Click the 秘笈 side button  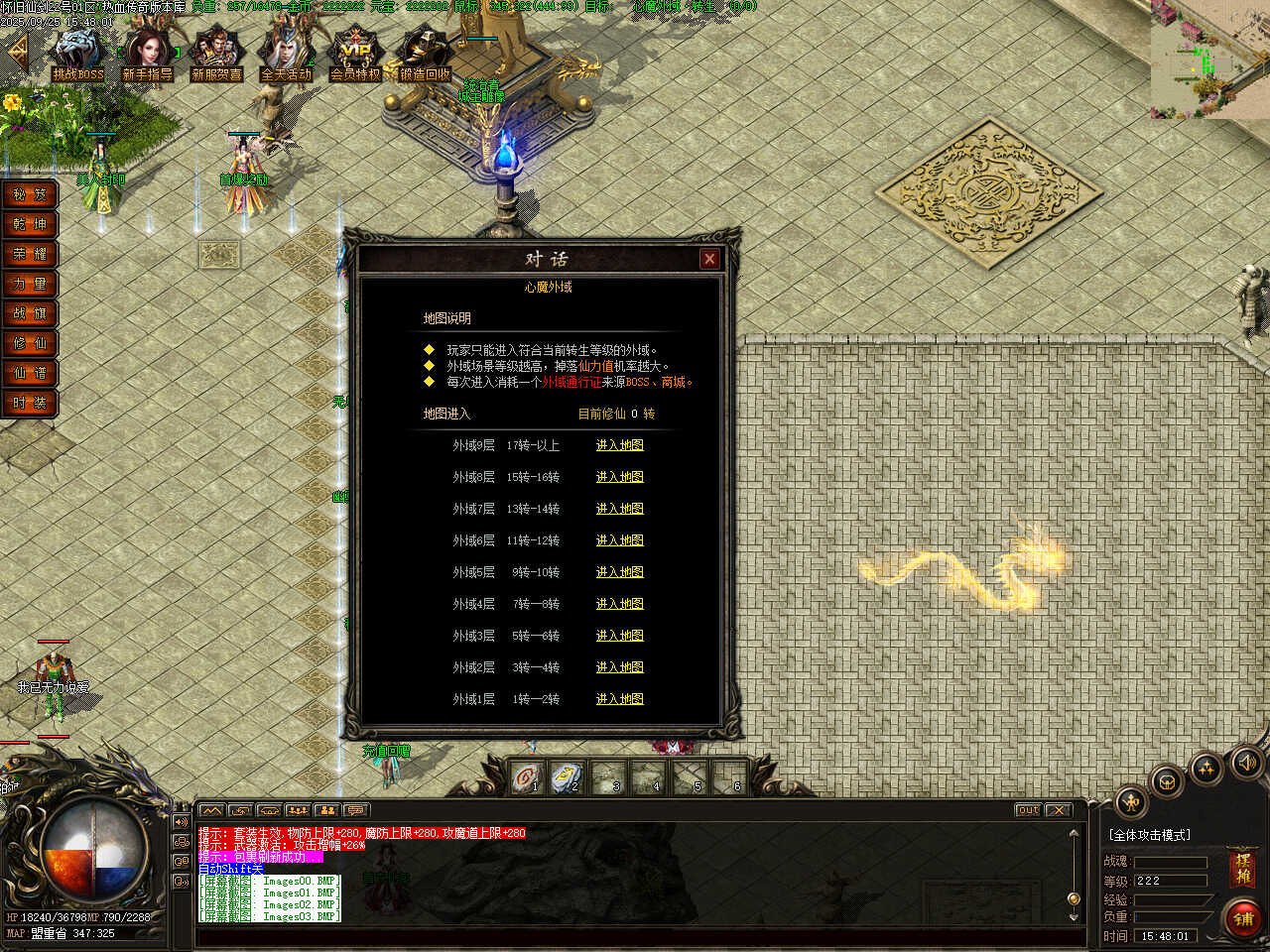tap(30, 195)
